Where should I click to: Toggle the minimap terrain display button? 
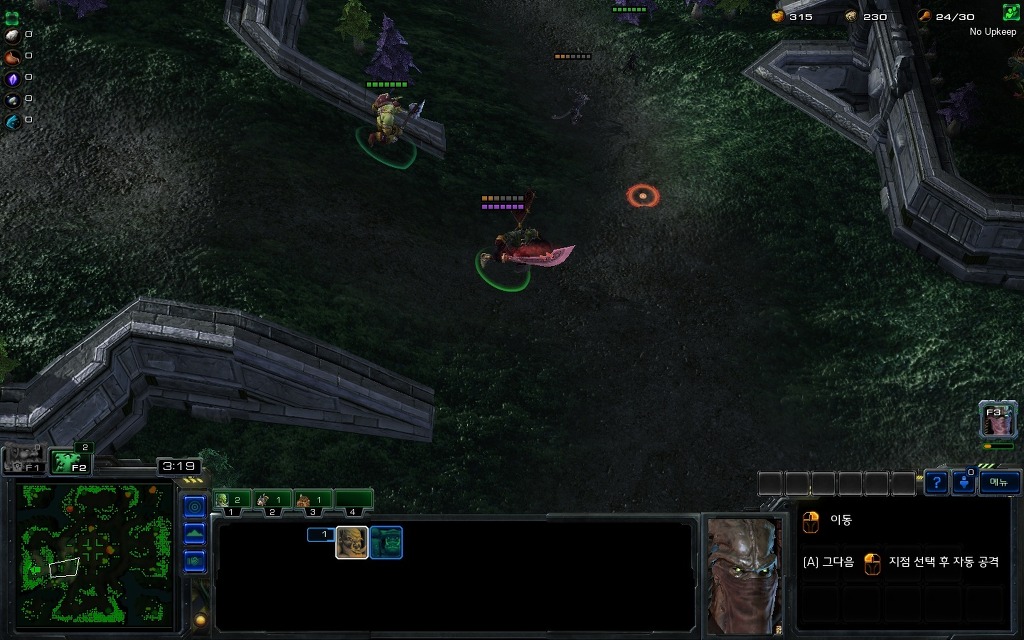pos(194,533)
